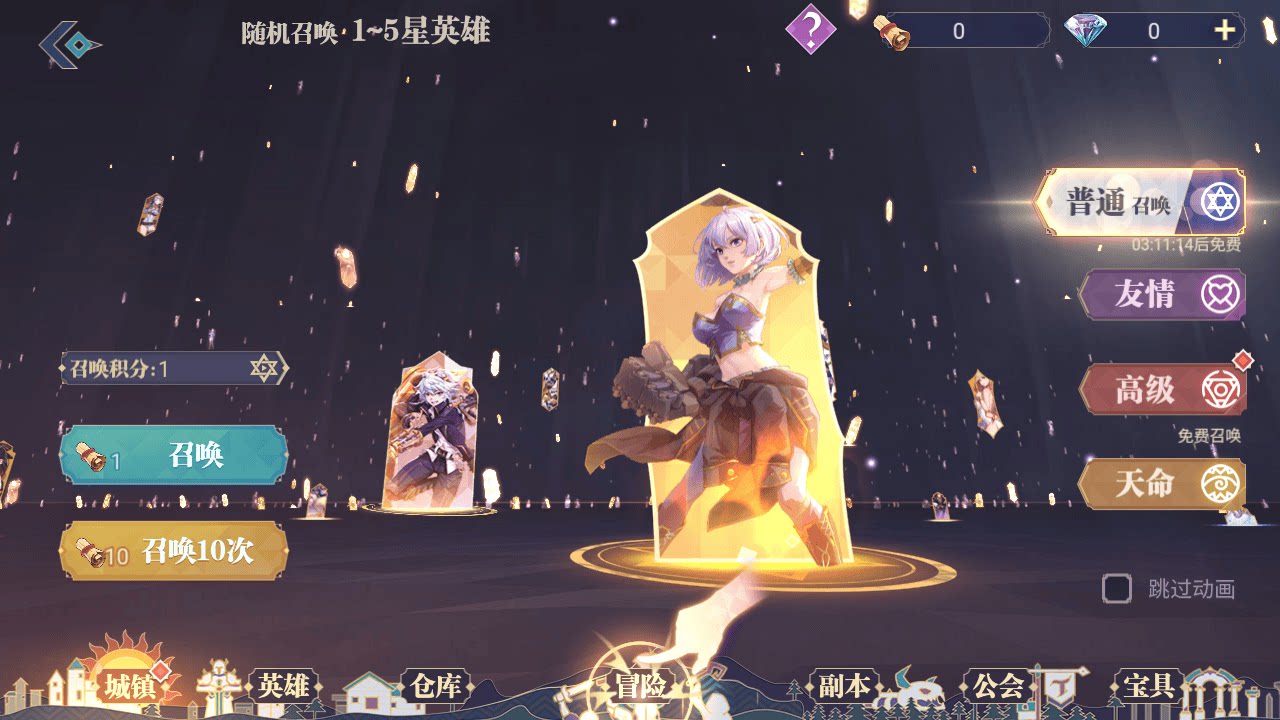
Task: Click the 召唤 single summon button
Action: coord(174,456)
